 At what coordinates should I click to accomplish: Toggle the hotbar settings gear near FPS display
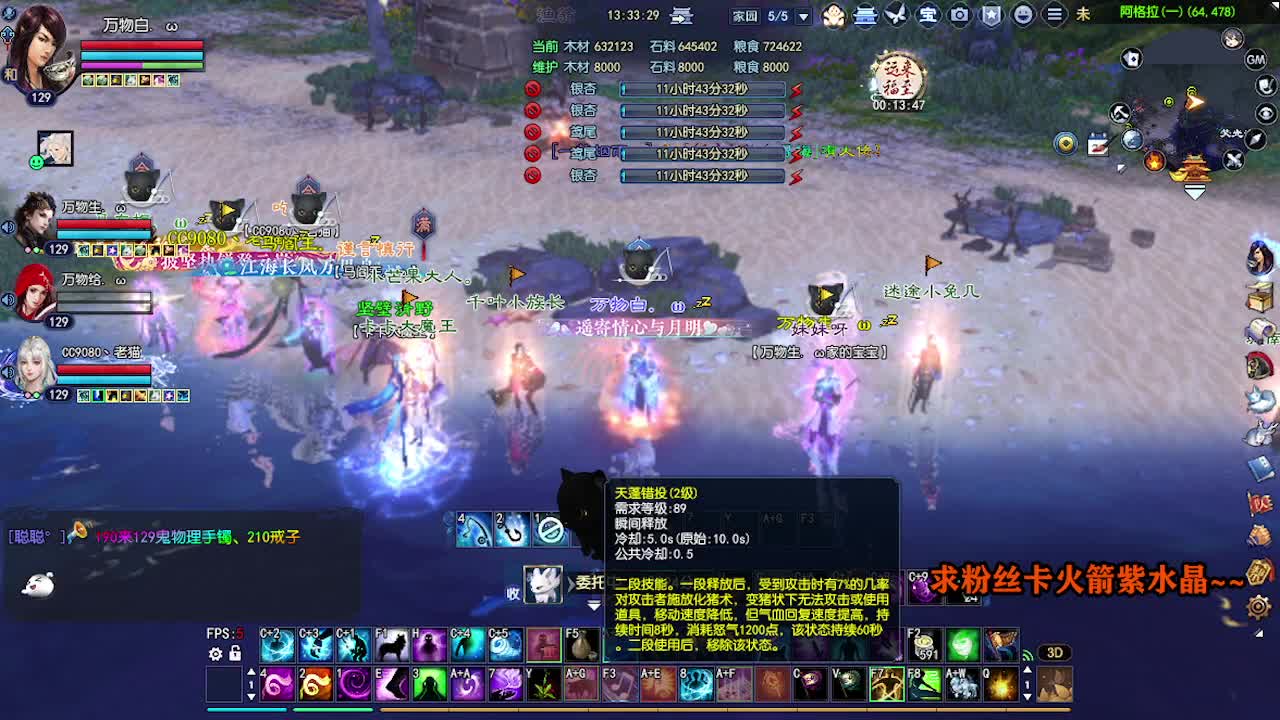(x=216, y=653)
